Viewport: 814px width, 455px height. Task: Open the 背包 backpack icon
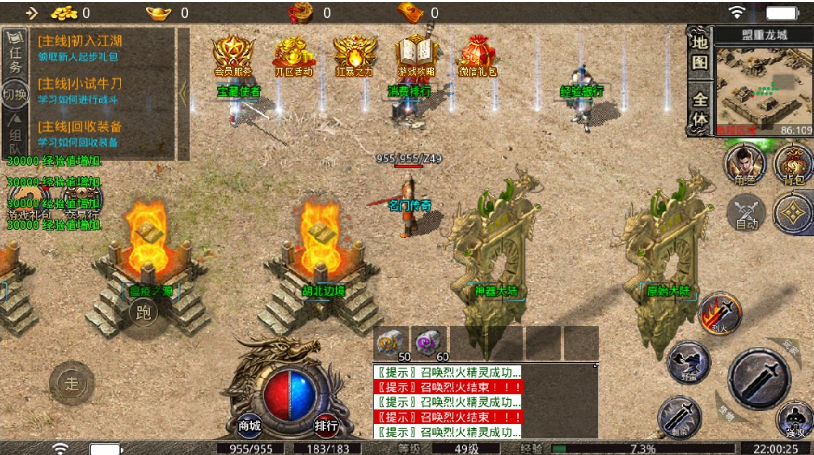click(x=794, y=164)
